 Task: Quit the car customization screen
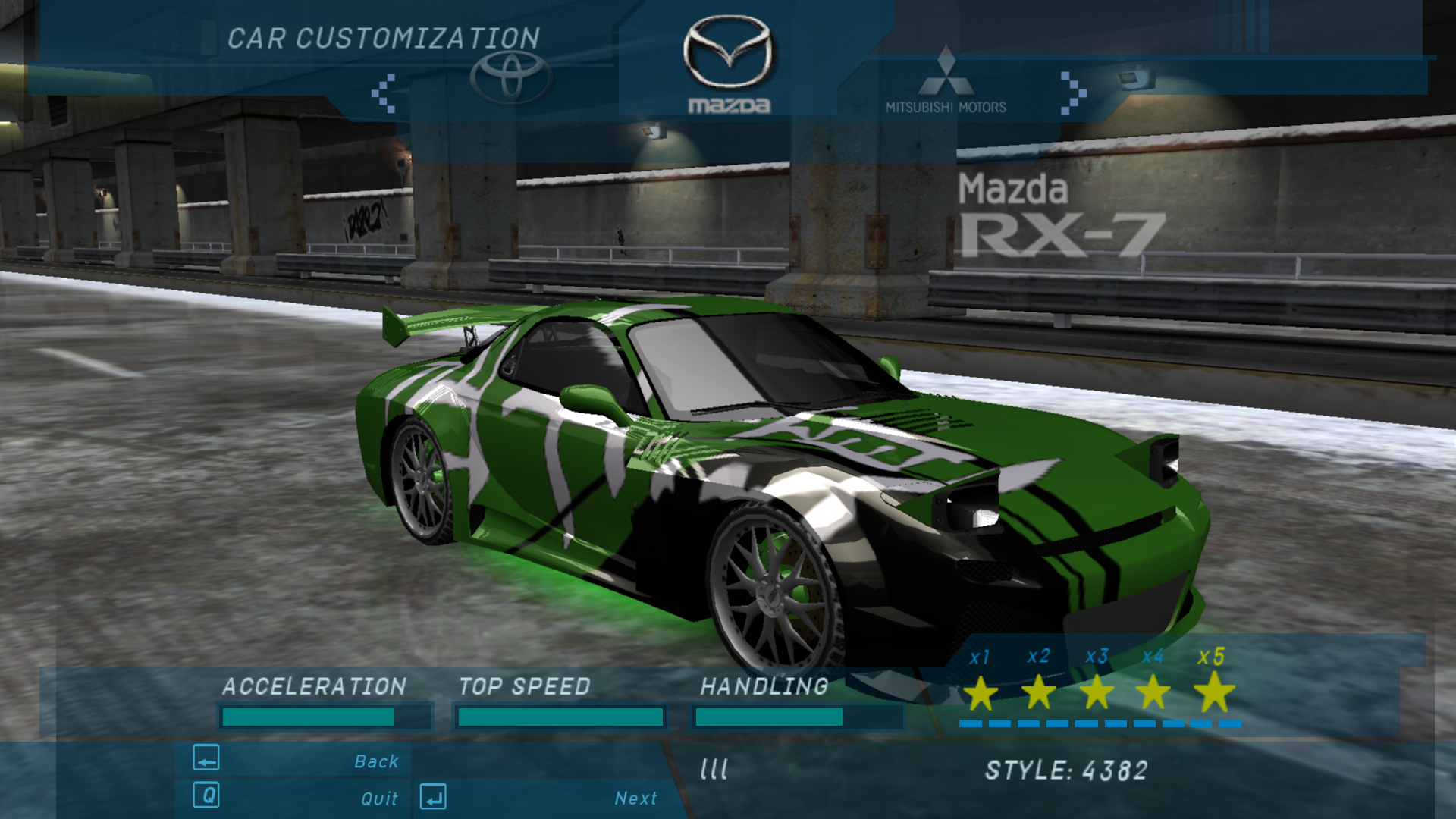(x=379, y=798)
